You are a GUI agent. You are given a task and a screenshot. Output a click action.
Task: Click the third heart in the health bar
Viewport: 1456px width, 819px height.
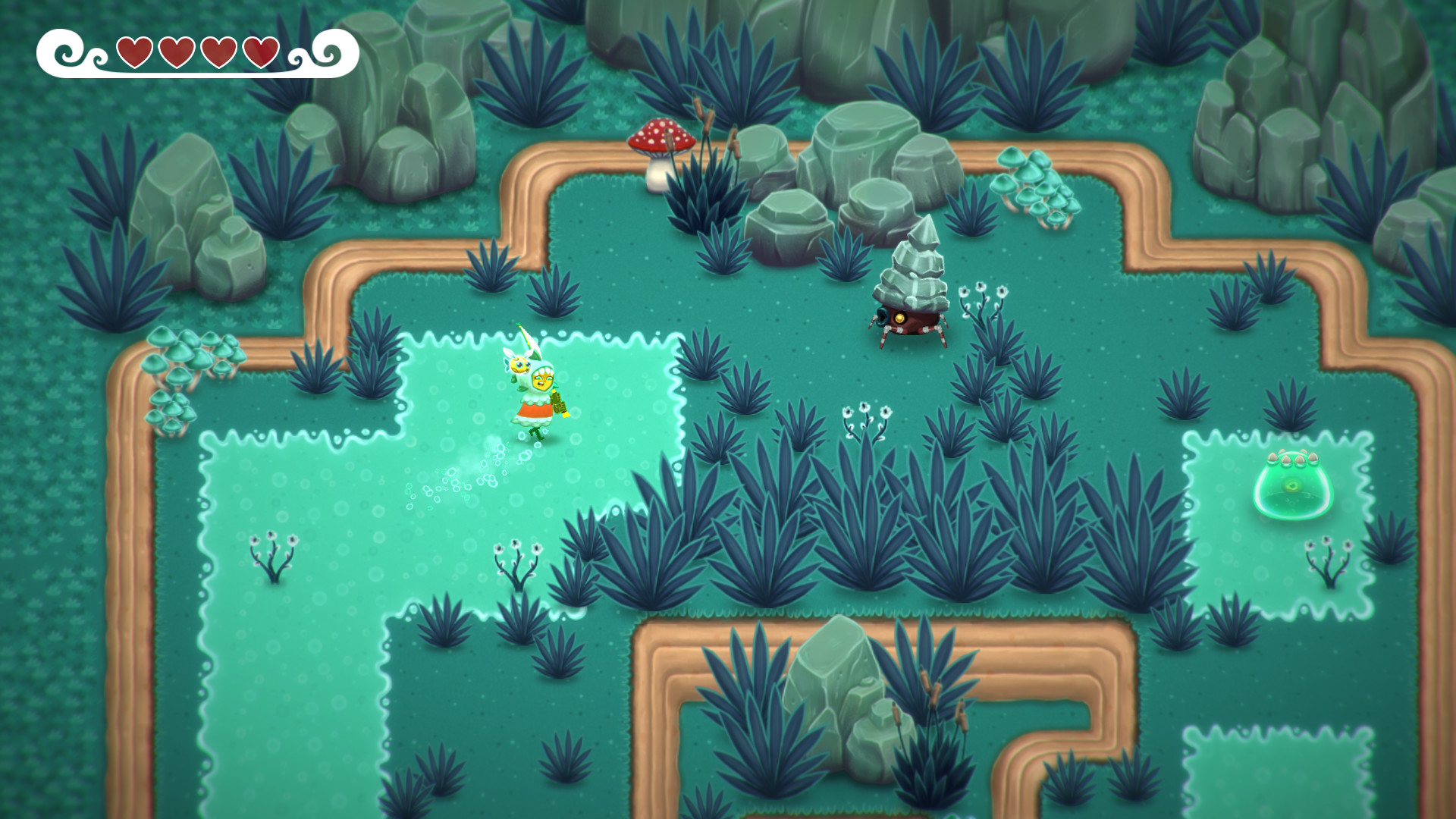(x=218, y=53)
